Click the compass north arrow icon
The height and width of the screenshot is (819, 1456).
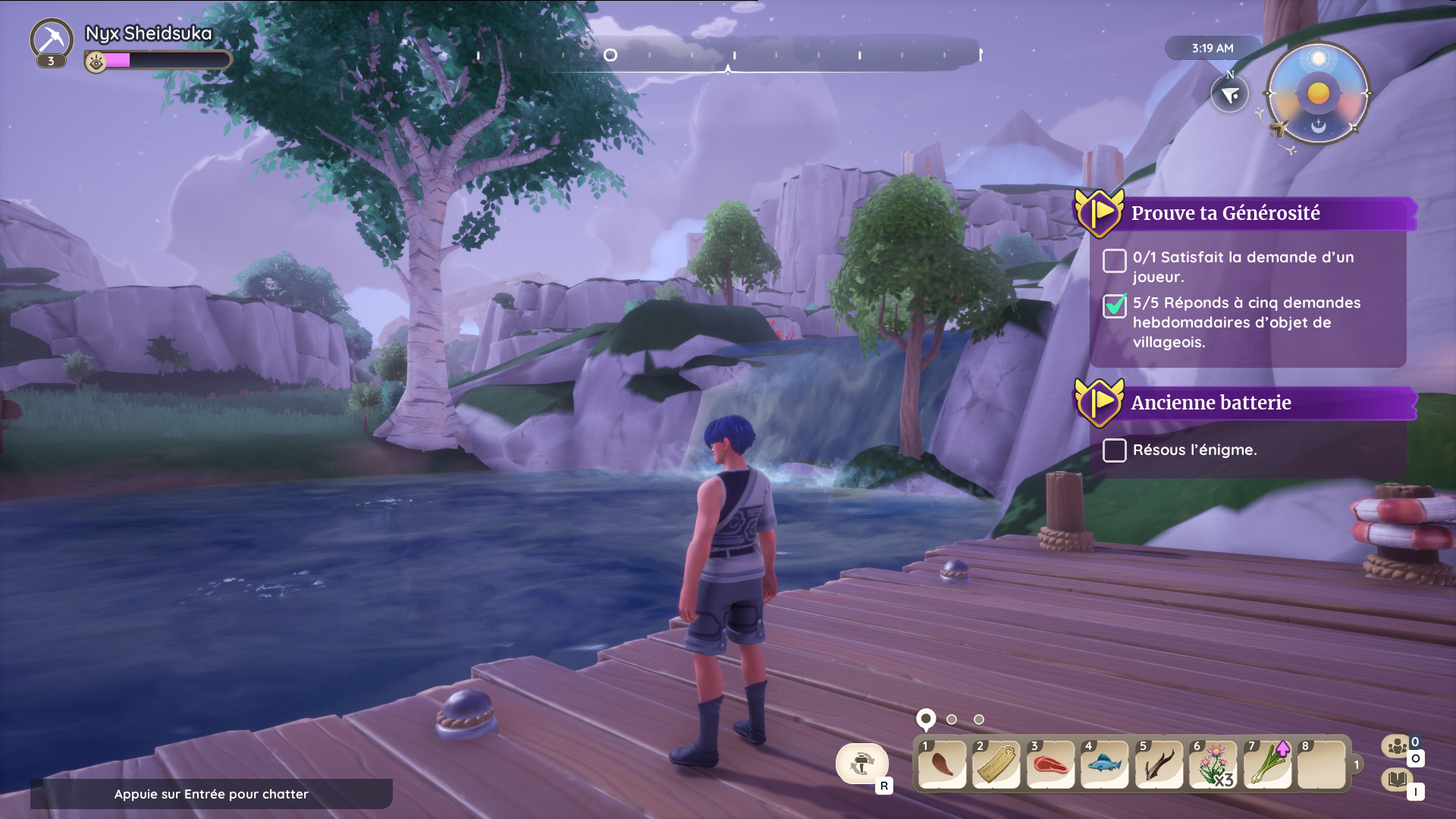pyautogui.click(x=1229, y=94)
